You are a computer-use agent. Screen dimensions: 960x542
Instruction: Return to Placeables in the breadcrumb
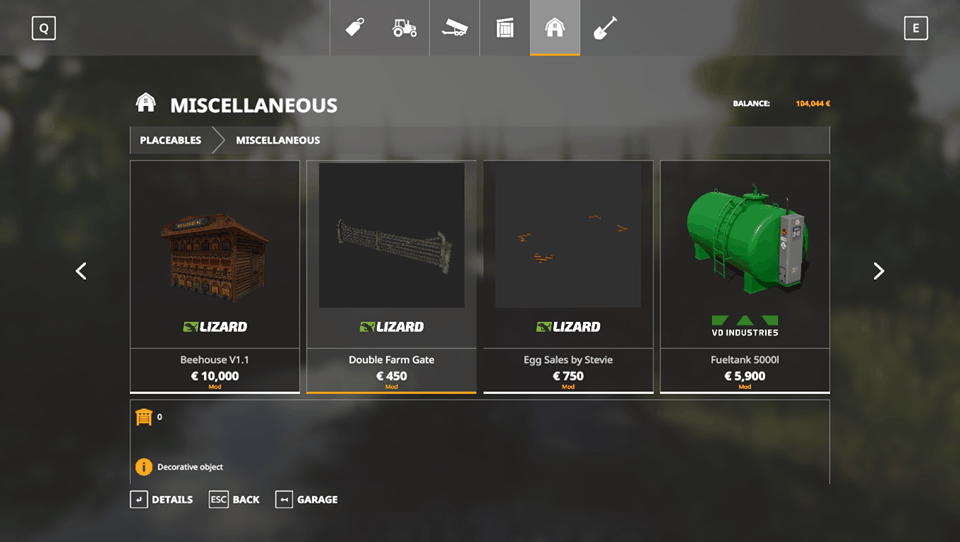point(170,140)
